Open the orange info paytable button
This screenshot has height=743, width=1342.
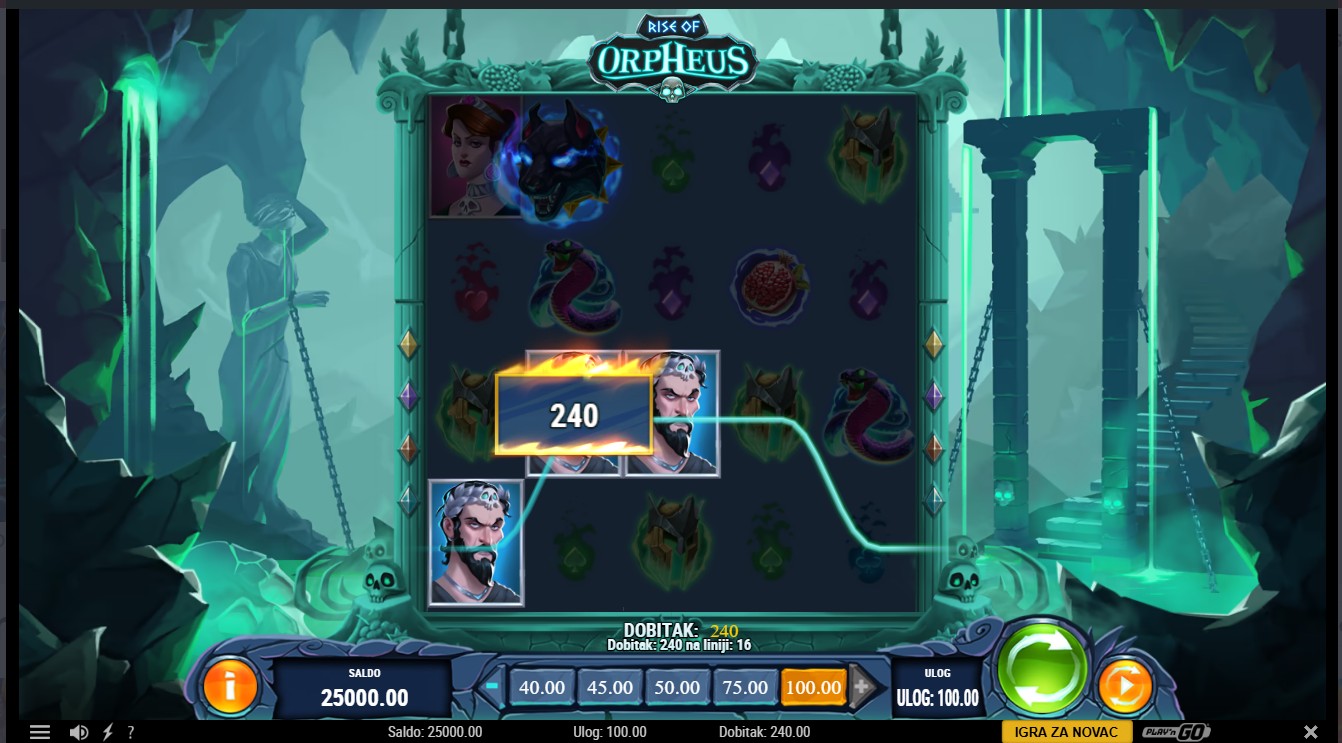click(x=230, y=687)
